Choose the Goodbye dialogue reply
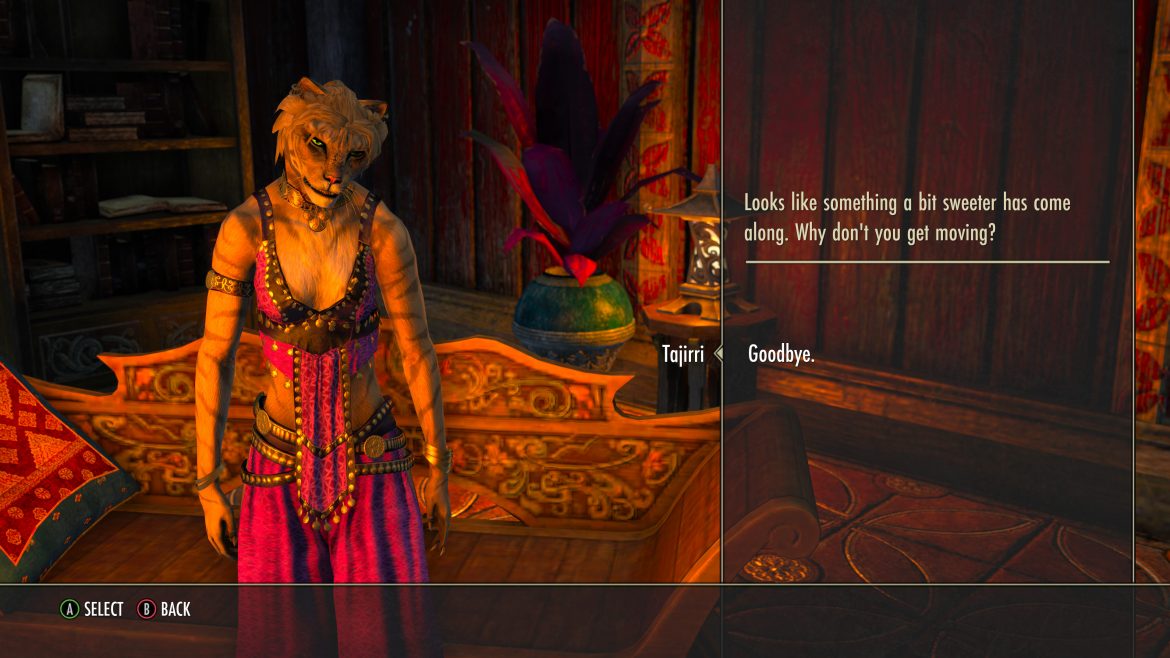The image size is (1170, 658). pyautogui.click(x=781, y=354)
